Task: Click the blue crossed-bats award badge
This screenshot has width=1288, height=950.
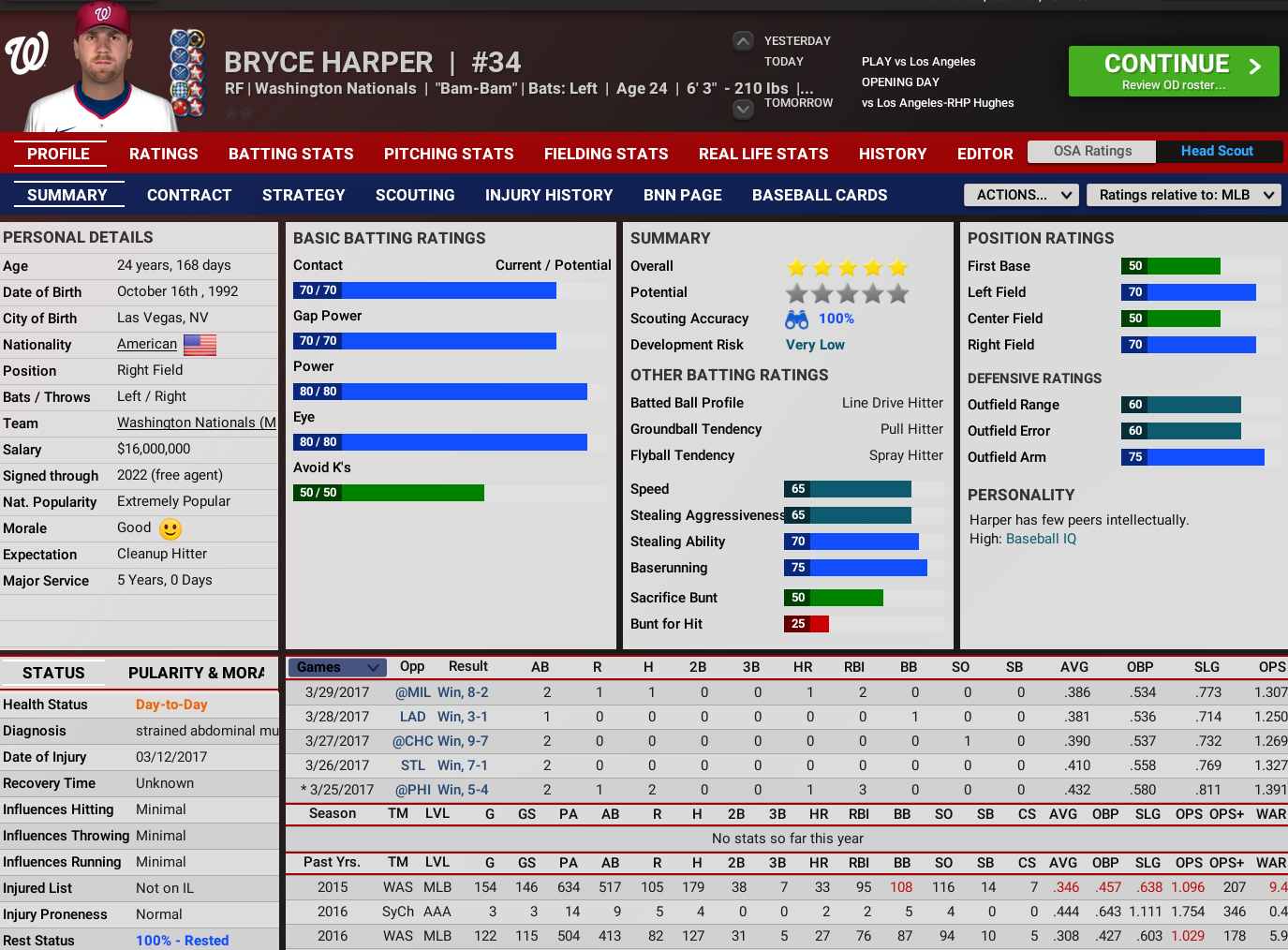Action: point(180,37)
